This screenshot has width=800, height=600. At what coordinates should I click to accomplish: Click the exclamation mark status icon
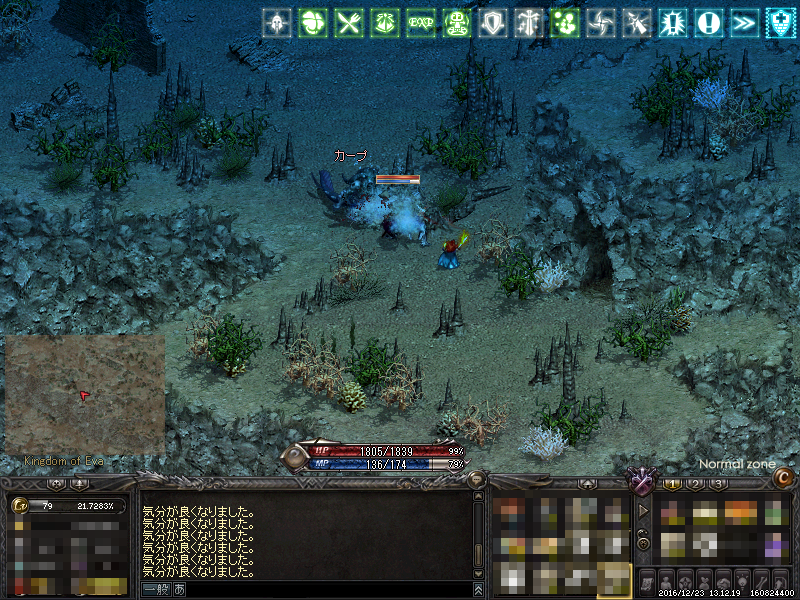(x=710, y=22)
